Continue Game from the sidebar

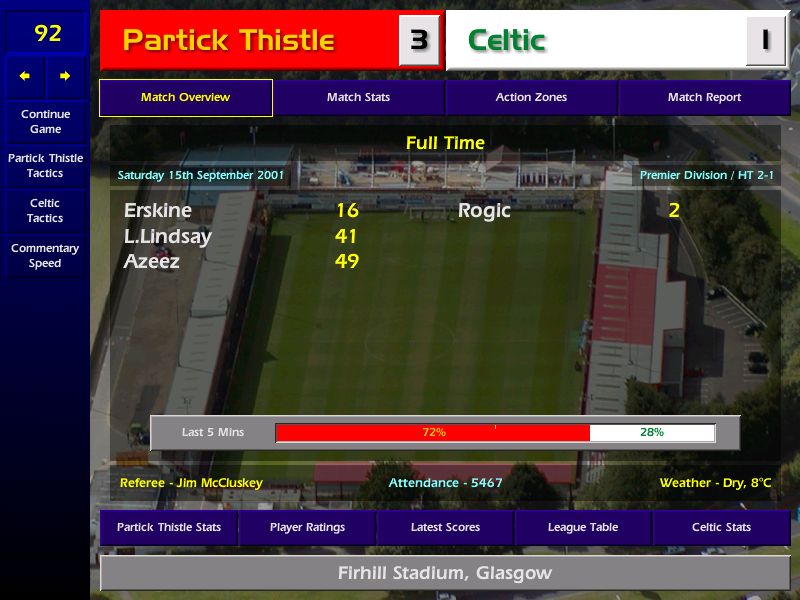coord(45,121)
